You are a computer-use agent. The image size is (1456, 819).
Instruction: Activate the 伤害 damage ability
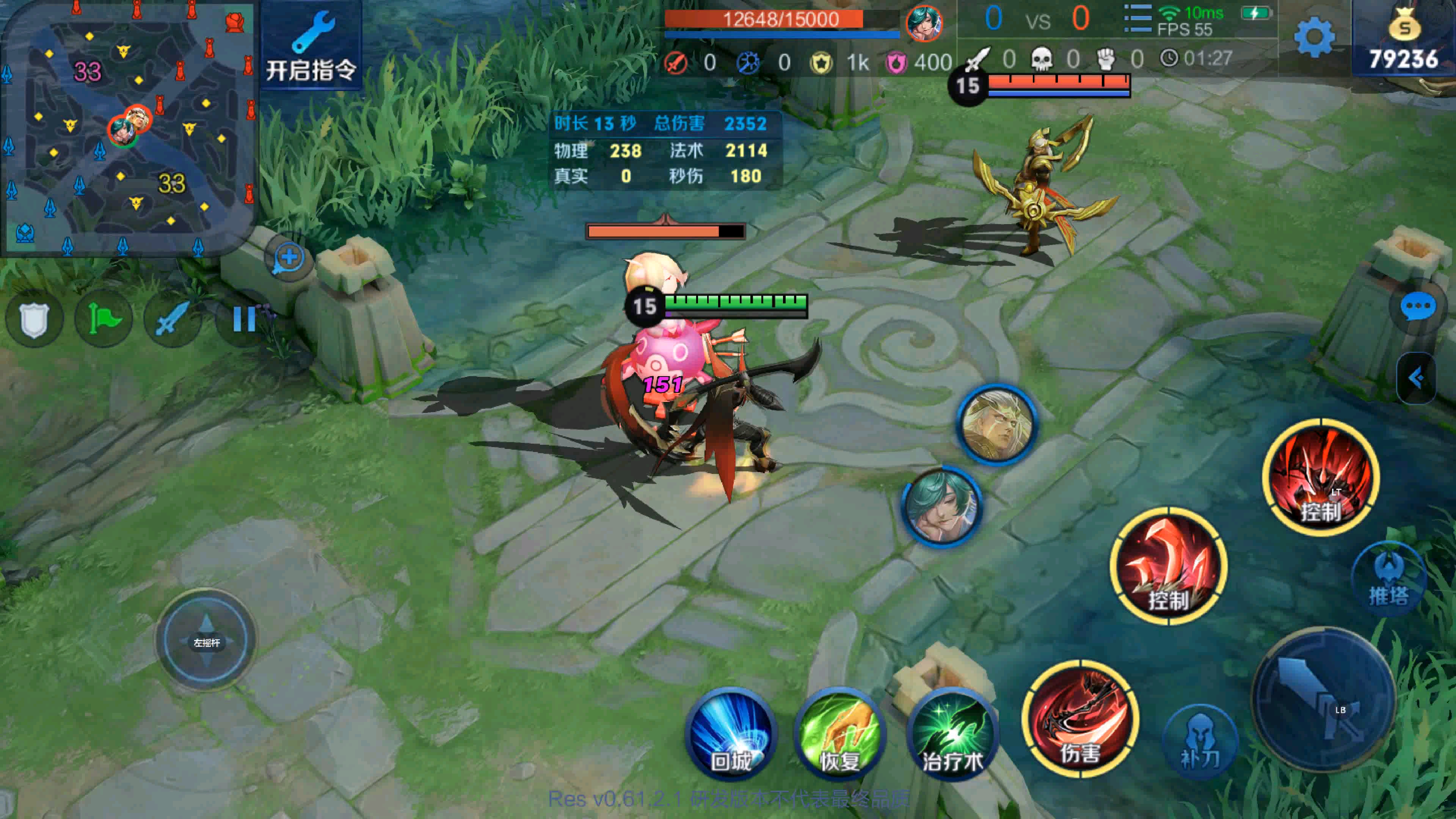pos(1080,719)
